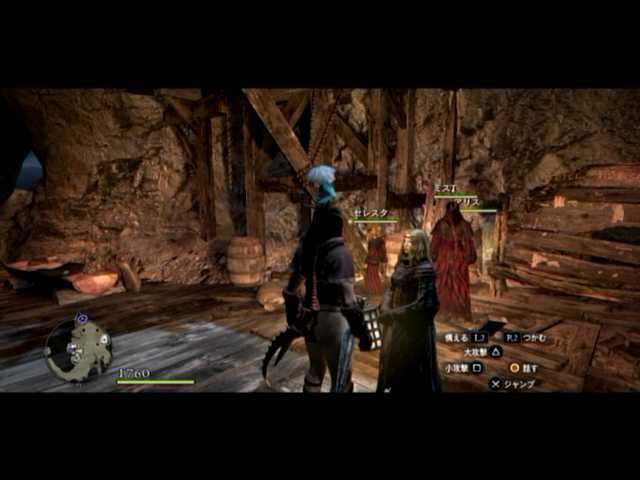
Task: Click the circular minimap
Action: point(78,349)
